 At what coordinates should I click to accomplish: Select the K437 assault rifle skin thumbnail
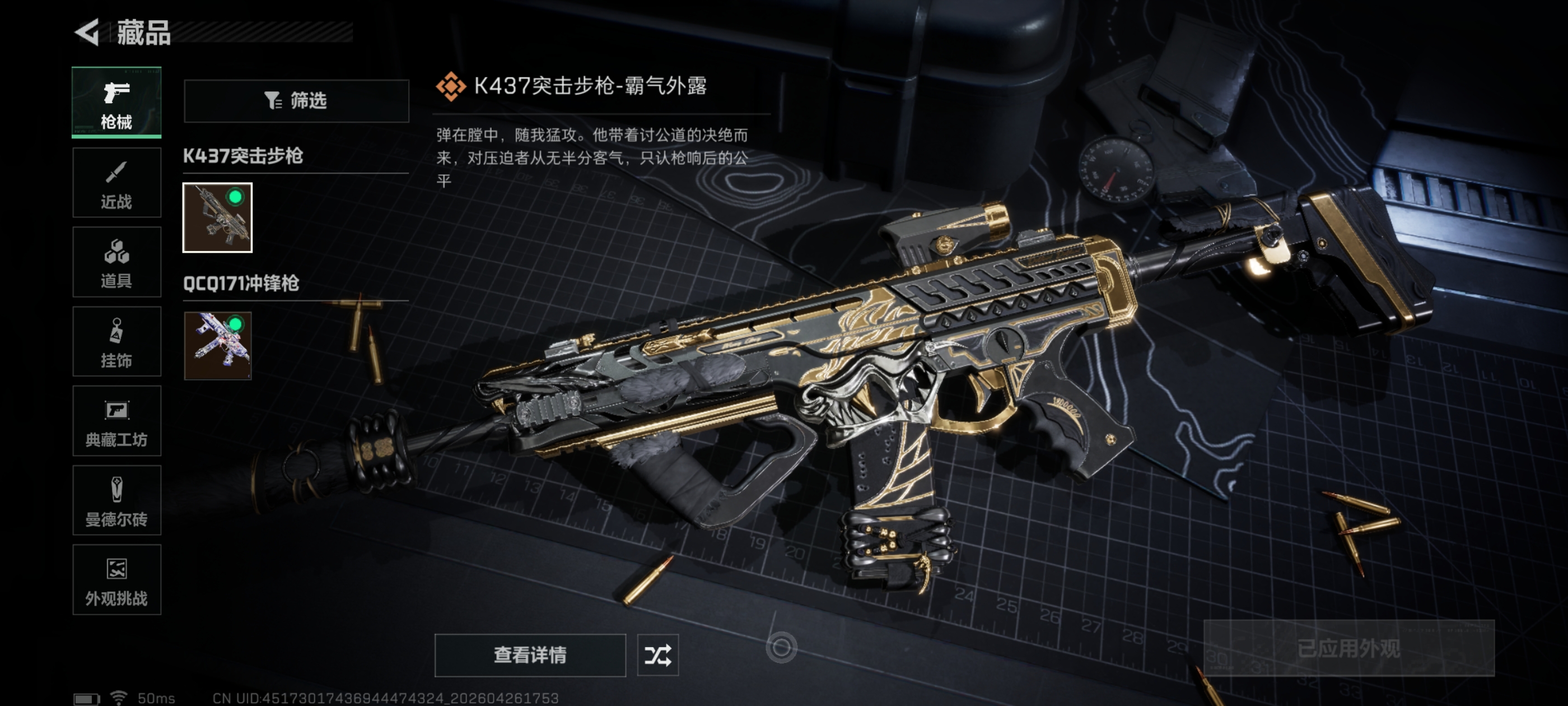(x=217, y=217)
